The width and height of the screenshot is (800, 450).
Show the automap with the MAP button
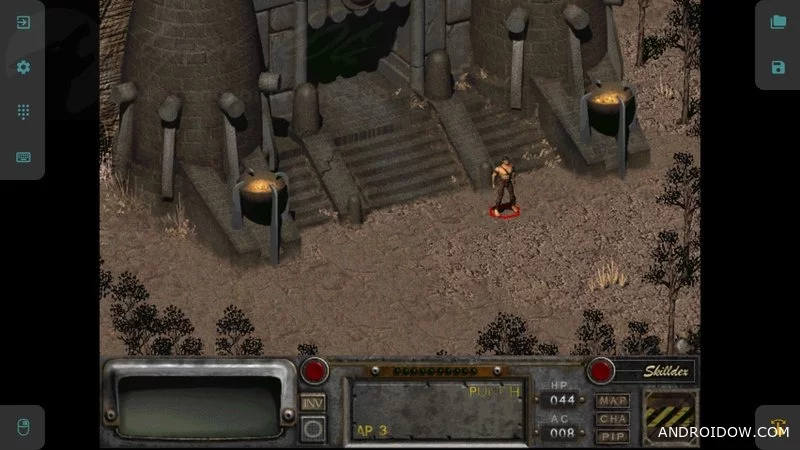tap(612, 401)
